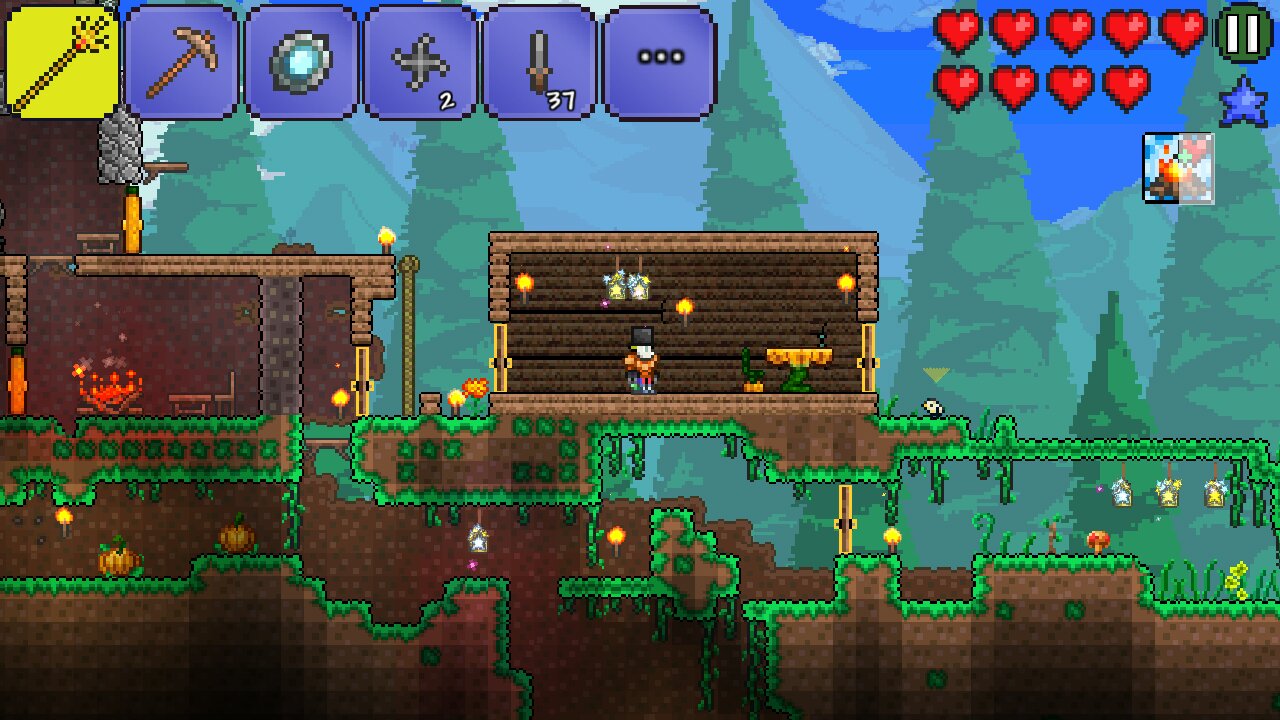Pause the game
Screen dimensions: 1280x720
pyautogui.click(x=1244, y=34)
